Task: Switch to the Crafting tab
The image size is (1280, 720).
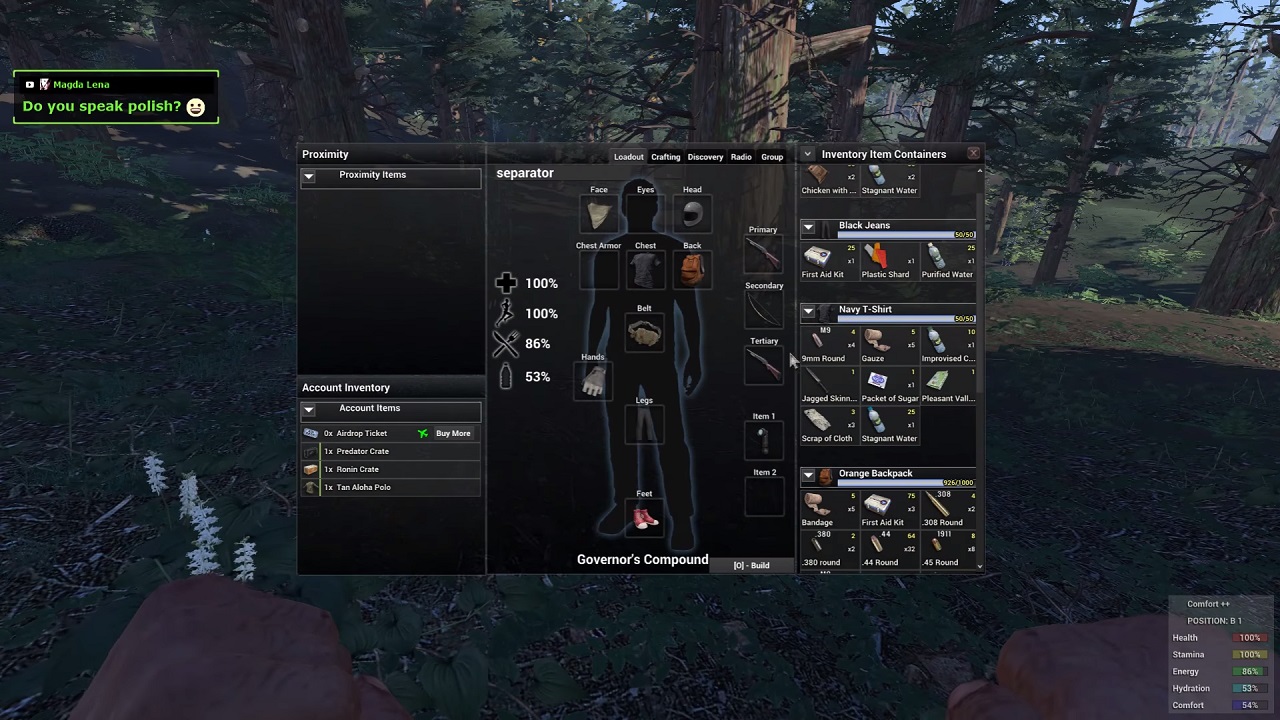Action: tap(665, 157)
